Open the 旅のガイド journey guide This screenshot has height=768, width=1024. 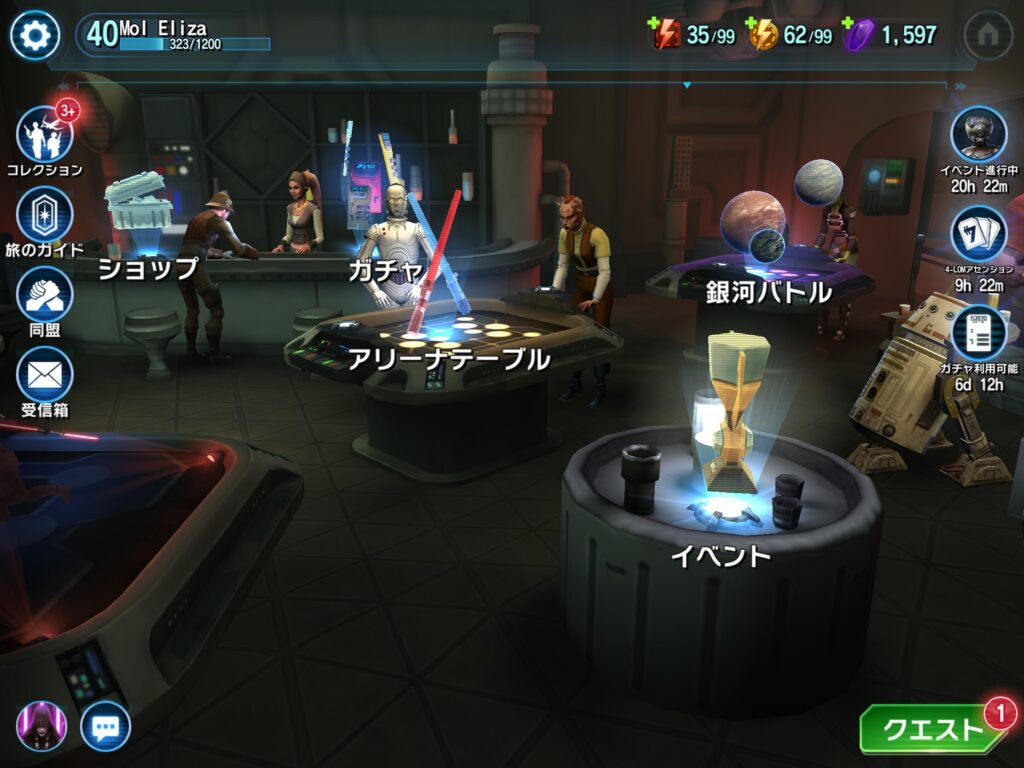pos(45,214)
